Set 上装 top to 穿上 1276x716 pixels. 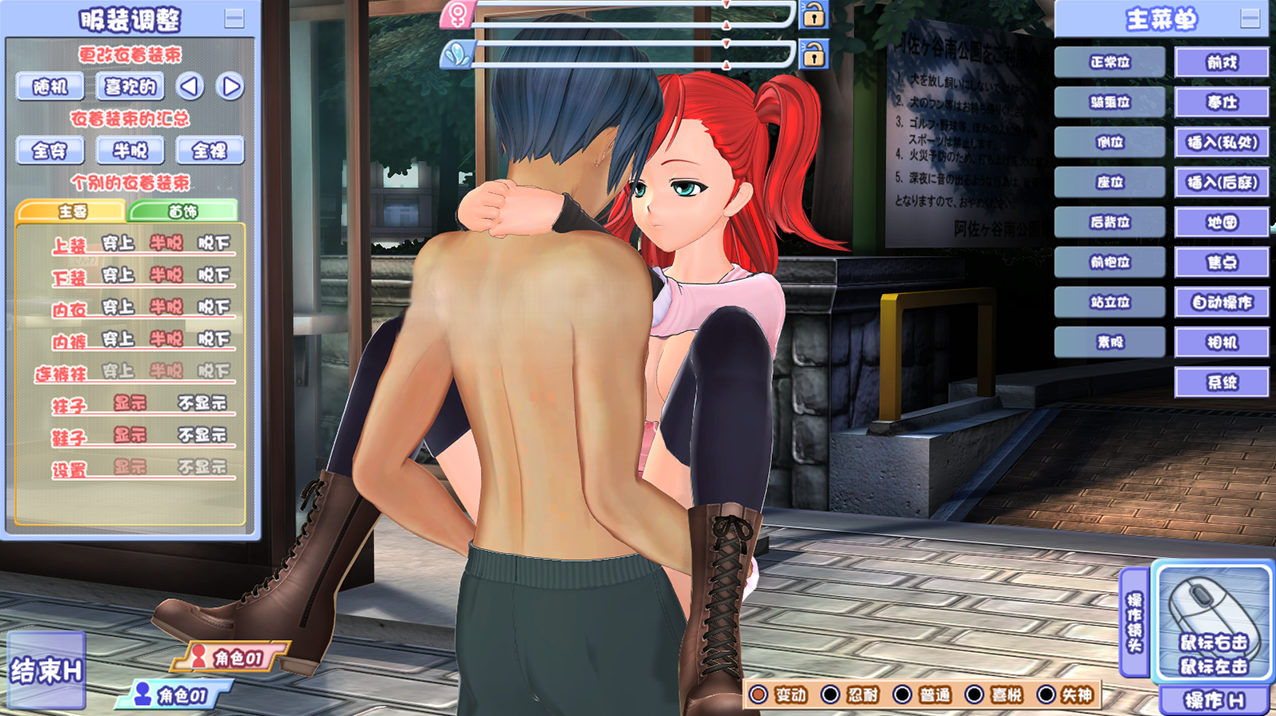118,243
